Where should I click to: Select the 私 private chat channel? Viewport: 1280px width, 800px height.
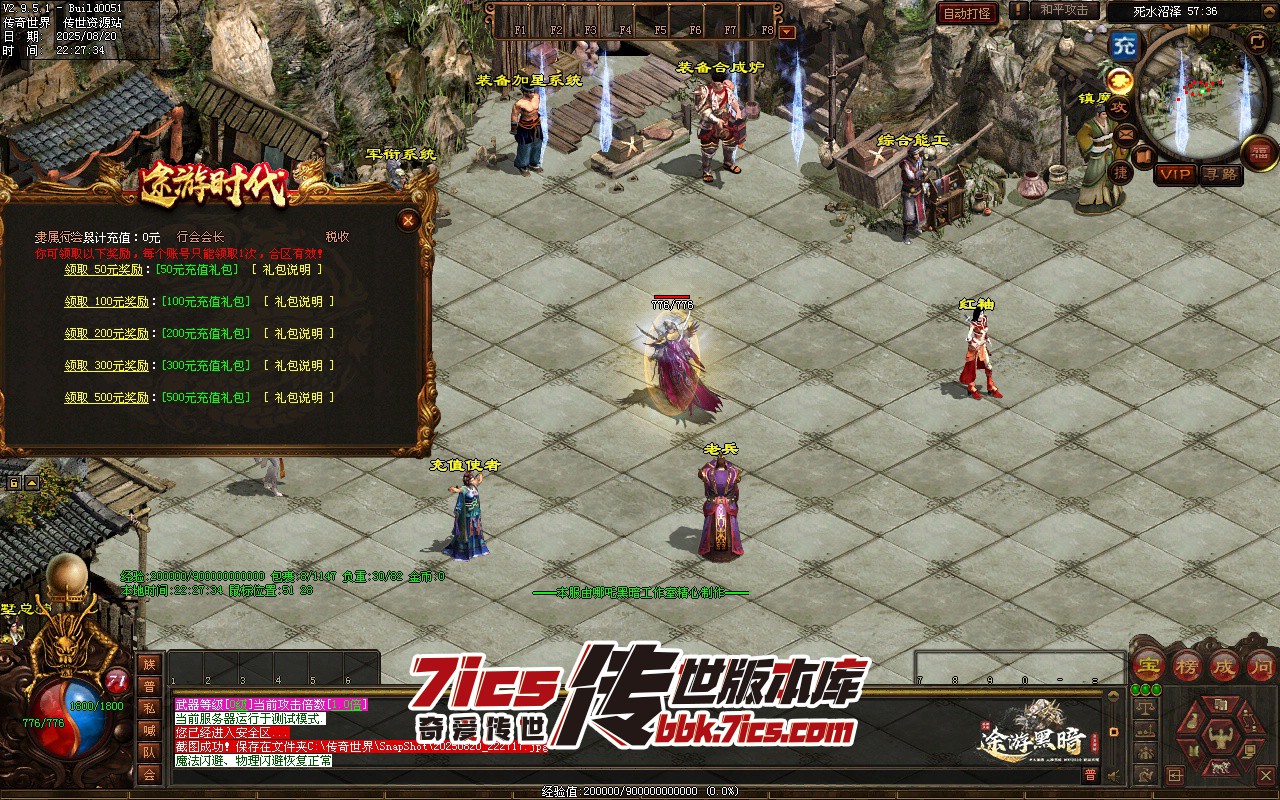[x=149, y=708]
